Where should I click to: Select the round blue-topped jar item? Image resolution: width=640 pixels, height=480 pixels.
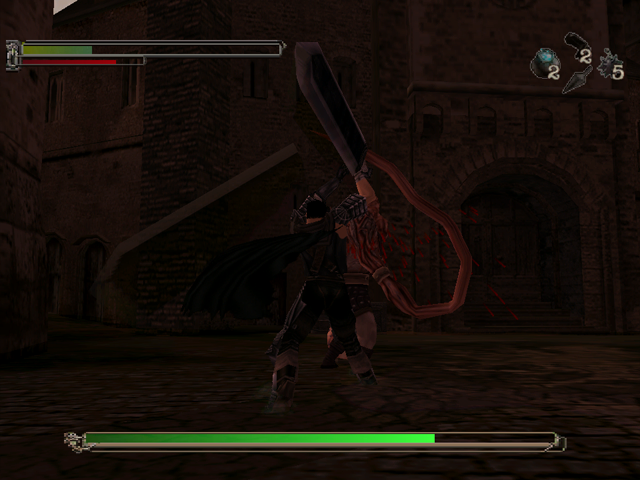coord(545,61)
